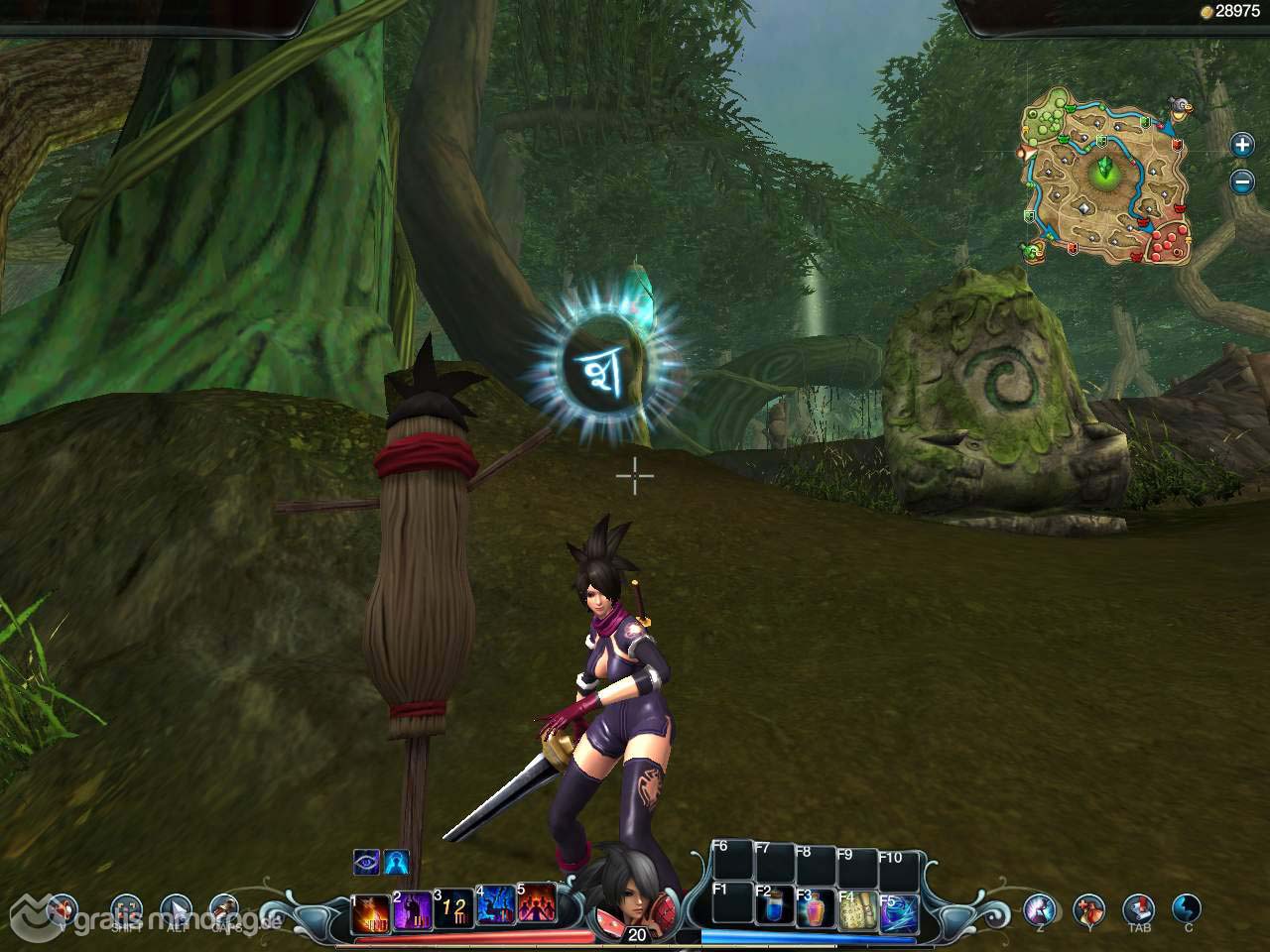Cast the blue lightning skill in slot 4
The height and width of the screenshot is (952, 1270).
(496, 905)
